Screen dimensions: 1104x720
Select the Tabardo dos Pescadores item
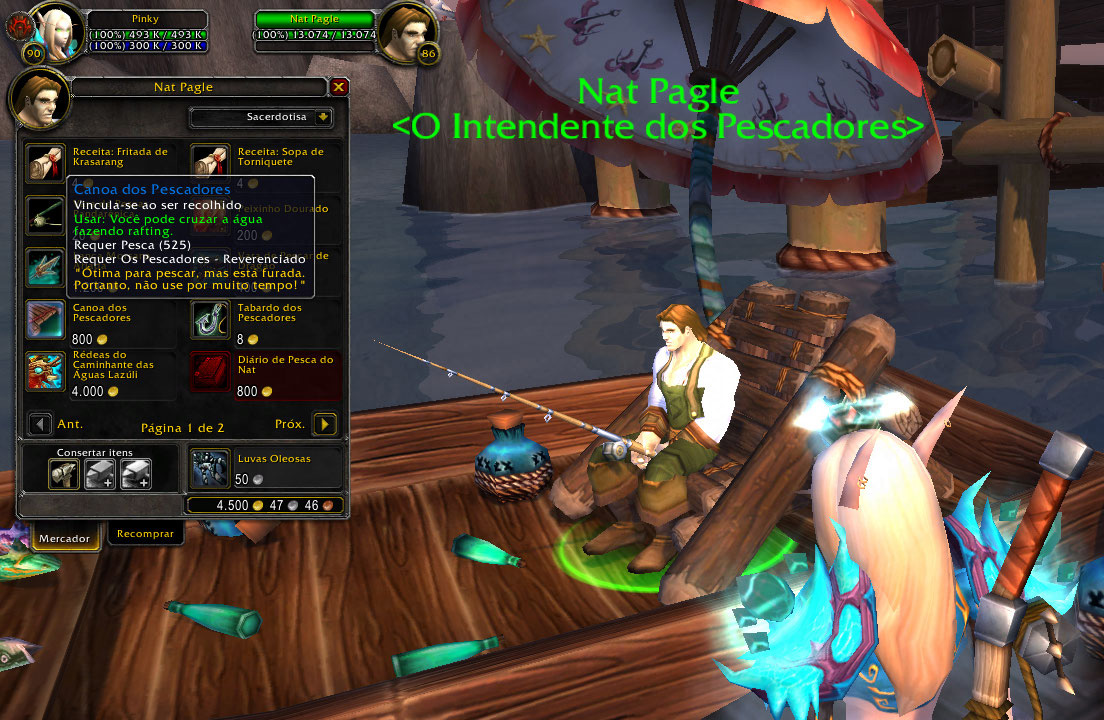click(208, 318)
